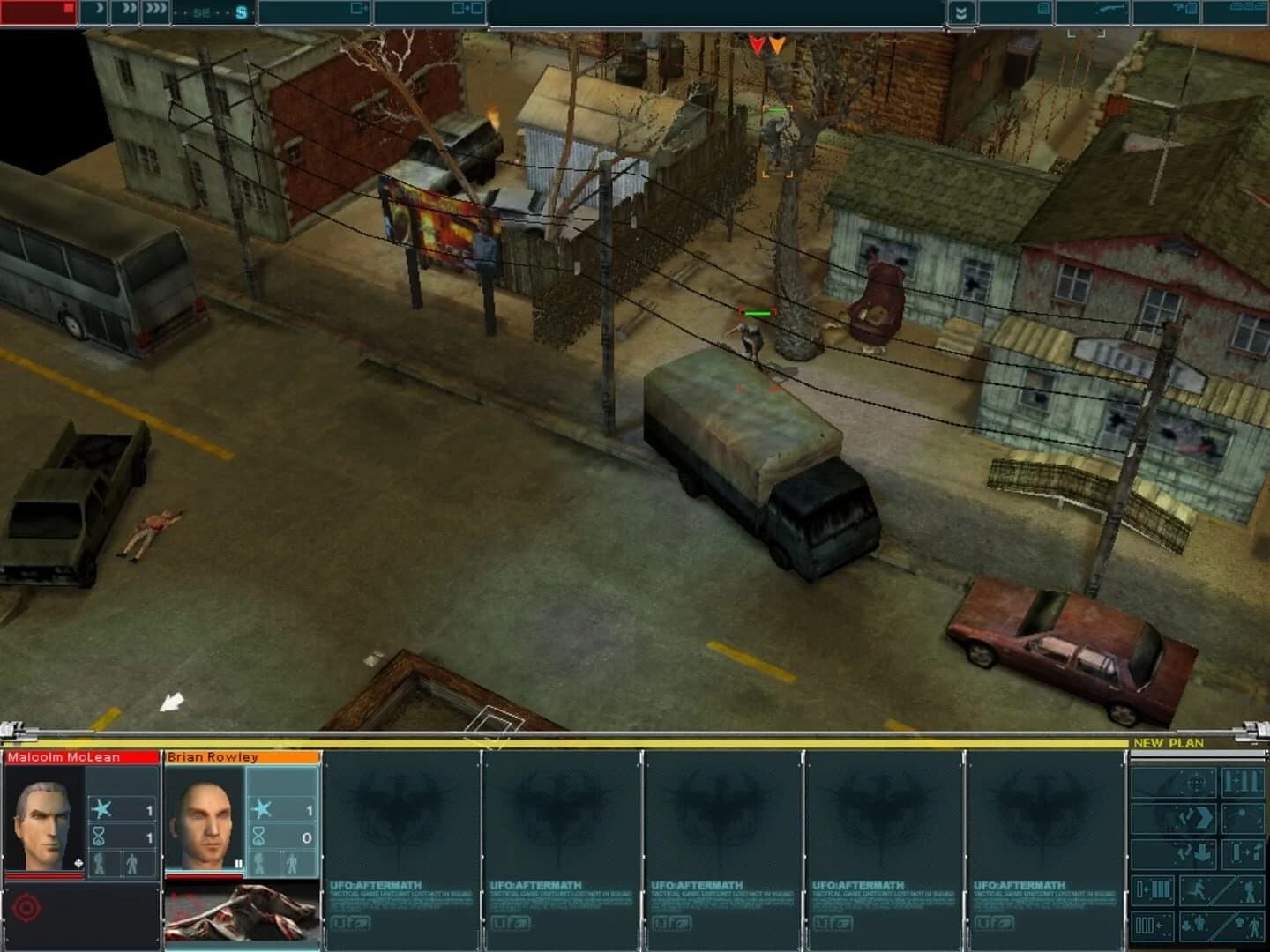Select the stand-up command icon
This screenshot has width=1270, height=952.
1245,852
